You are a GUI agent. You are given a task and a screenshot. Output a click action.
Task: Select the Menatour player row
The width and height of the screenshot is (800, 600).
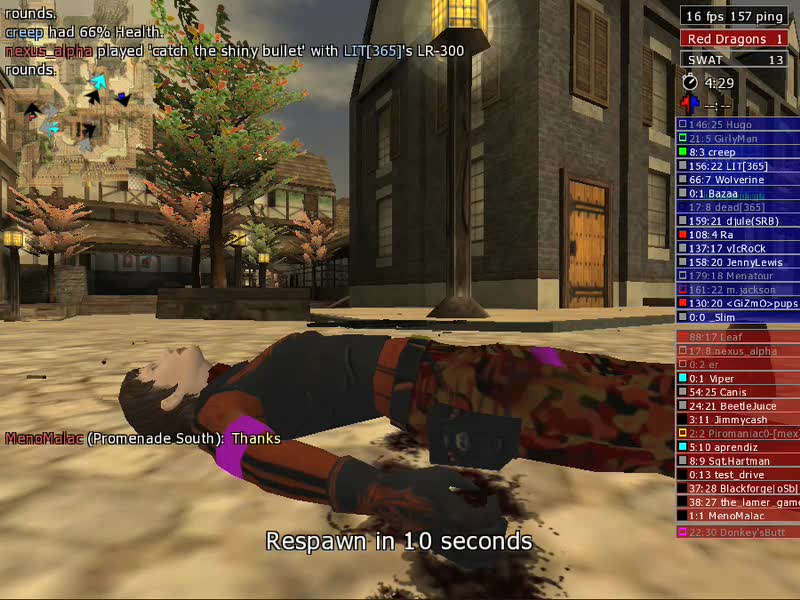point(737,276)
